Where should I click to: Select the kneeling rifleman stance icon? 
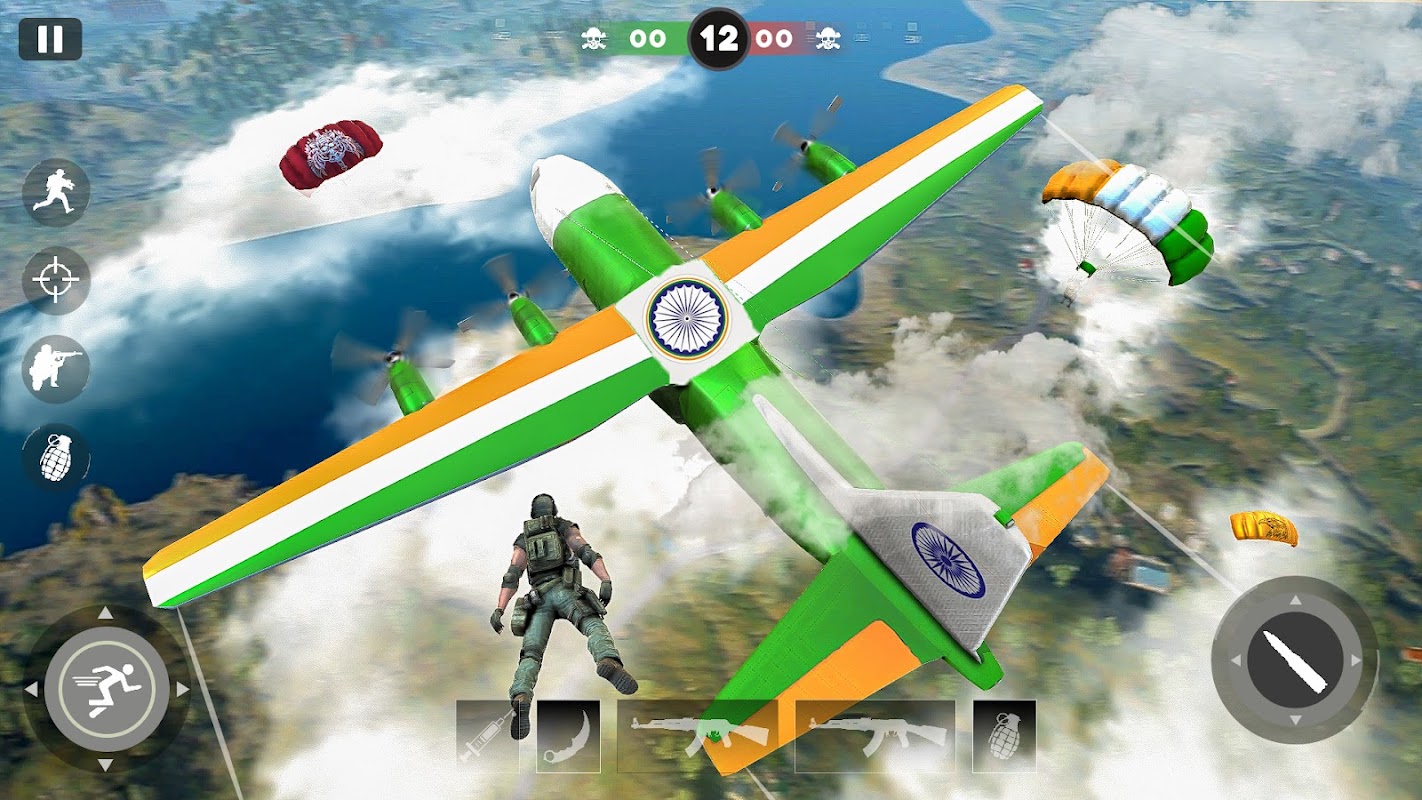pyautogui.click(x=56, y=369)
